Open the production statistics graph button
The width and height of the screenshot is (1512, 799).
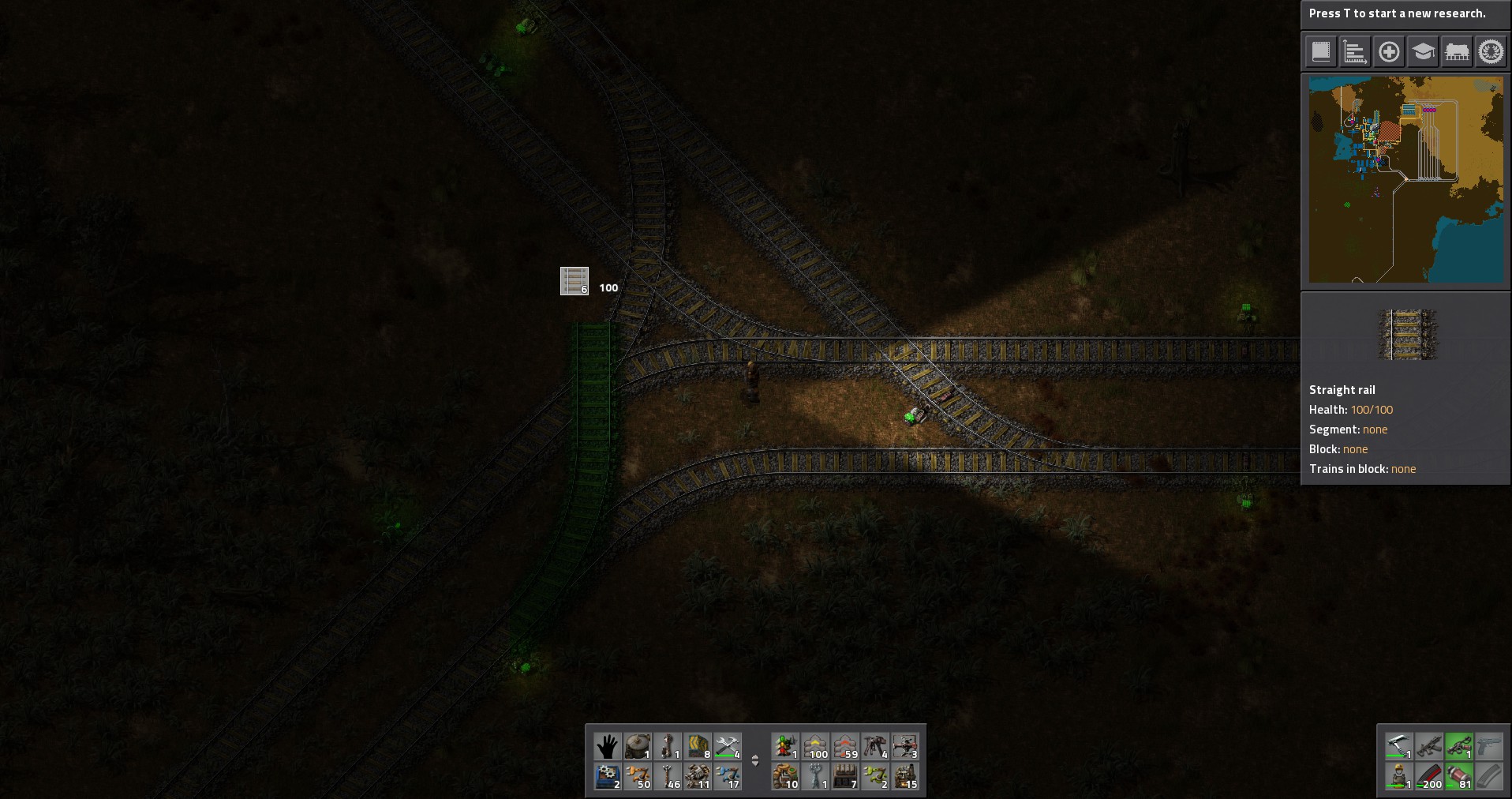coord(1354,52)
